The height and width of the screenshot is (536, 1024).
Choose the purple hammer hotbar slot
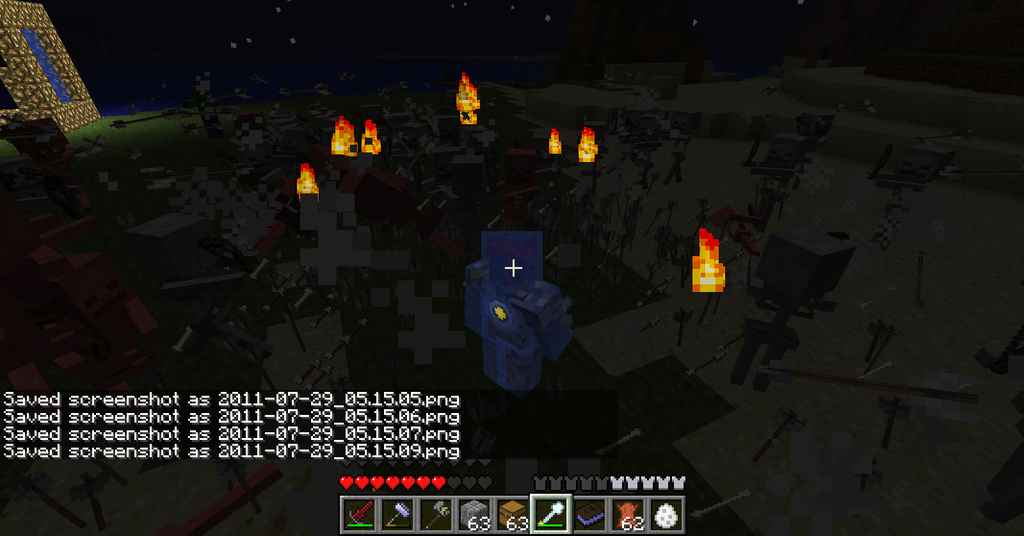(x=397, y=514)
